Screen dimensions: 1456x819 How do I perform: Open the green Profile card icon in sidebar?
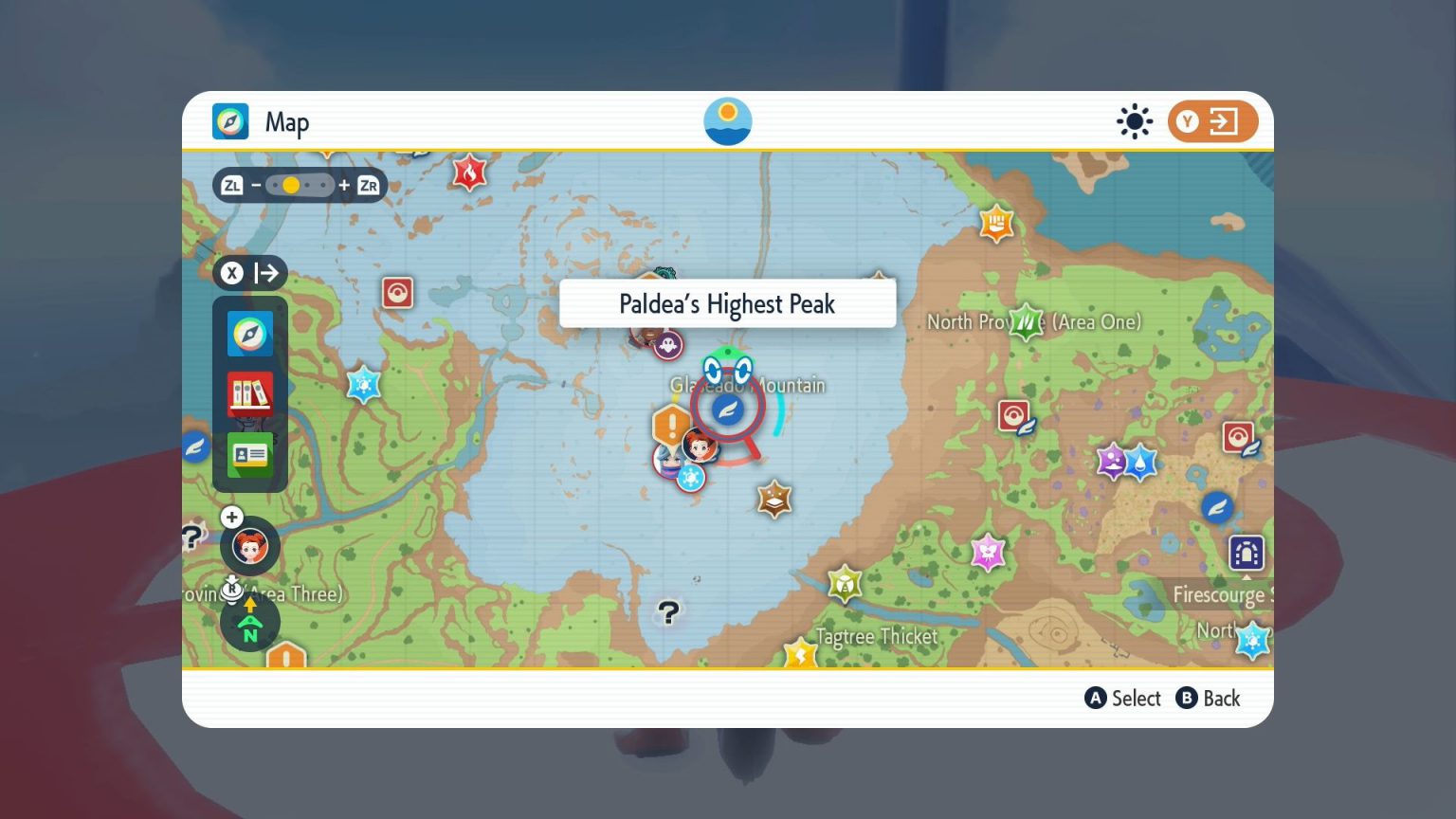point(249,455)
